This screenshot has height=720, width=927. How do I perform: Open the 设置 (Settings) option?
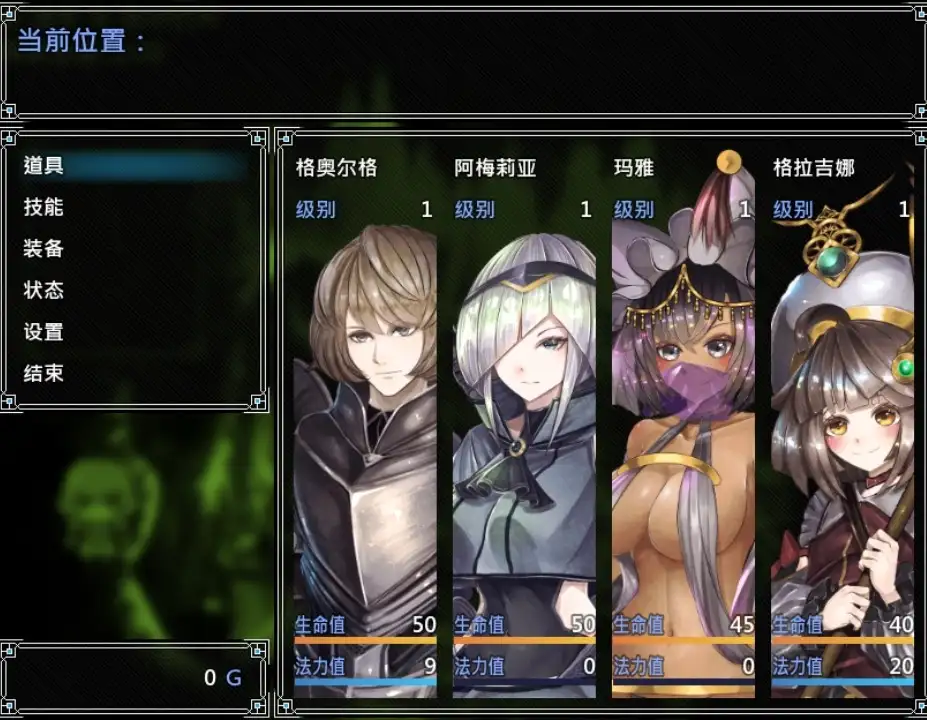click(x=44, y=332)
